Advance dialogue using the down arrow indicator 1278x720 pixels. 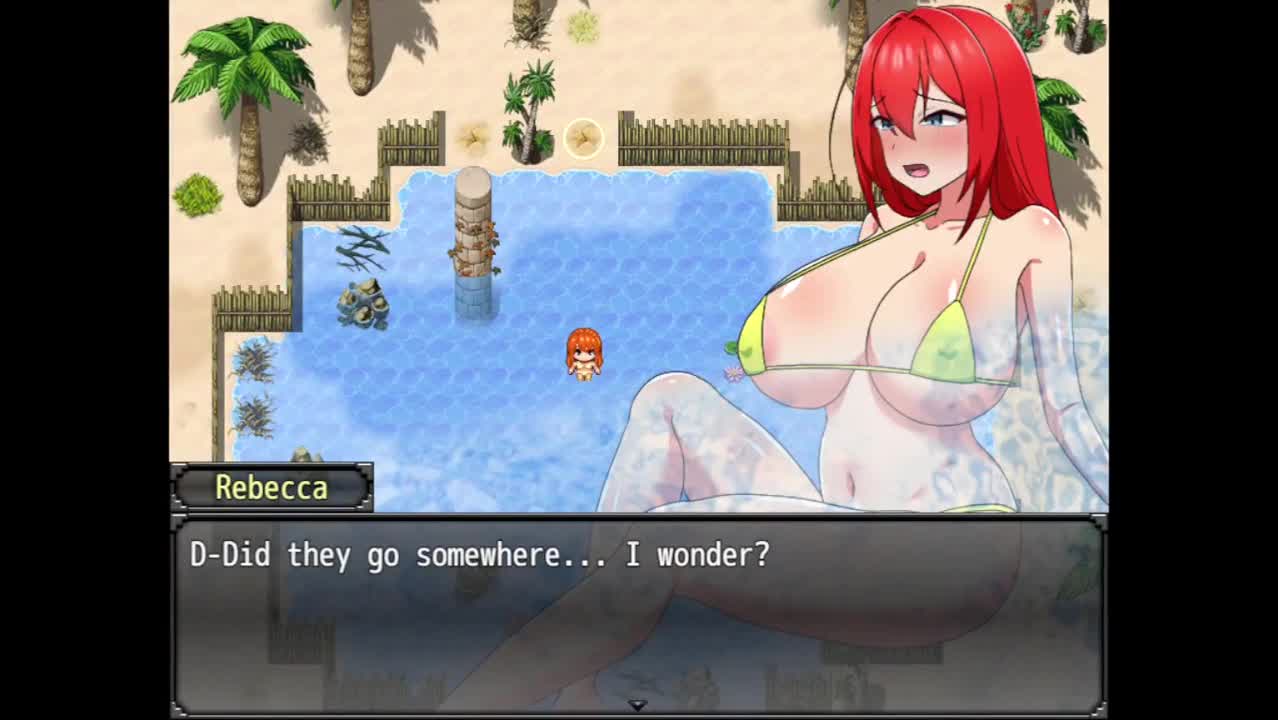(x=637, y=705)
